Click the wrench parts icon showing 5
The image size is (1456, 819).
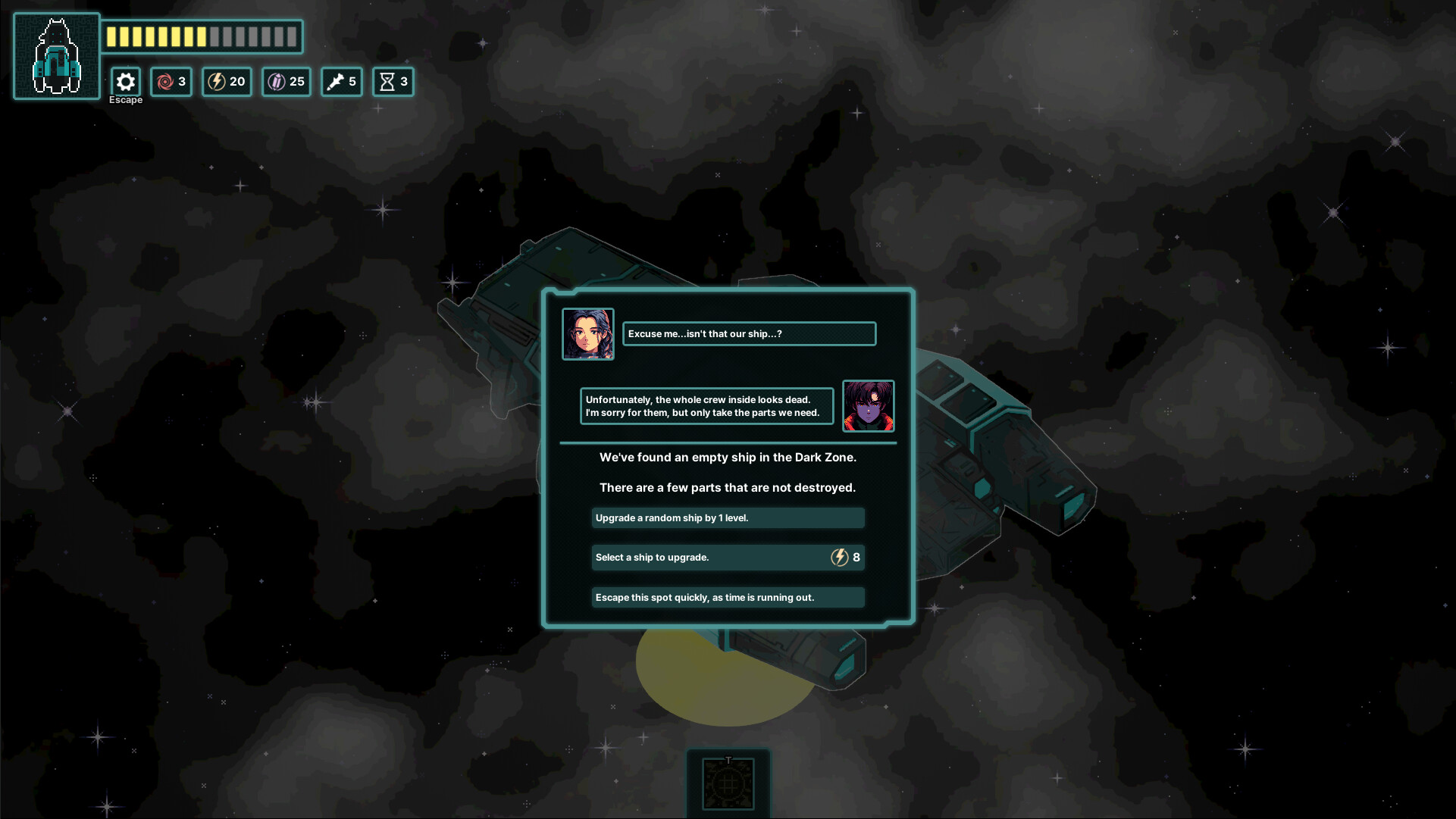pyautogui.click(x=341, y=82)
